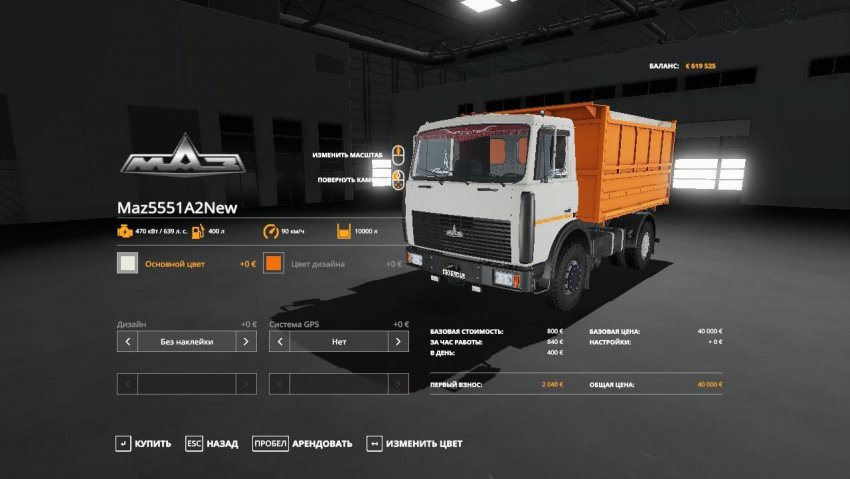The image size is (850, 479).
Task: Select previous Система GPS option
Action: click(x=279, y=342)
